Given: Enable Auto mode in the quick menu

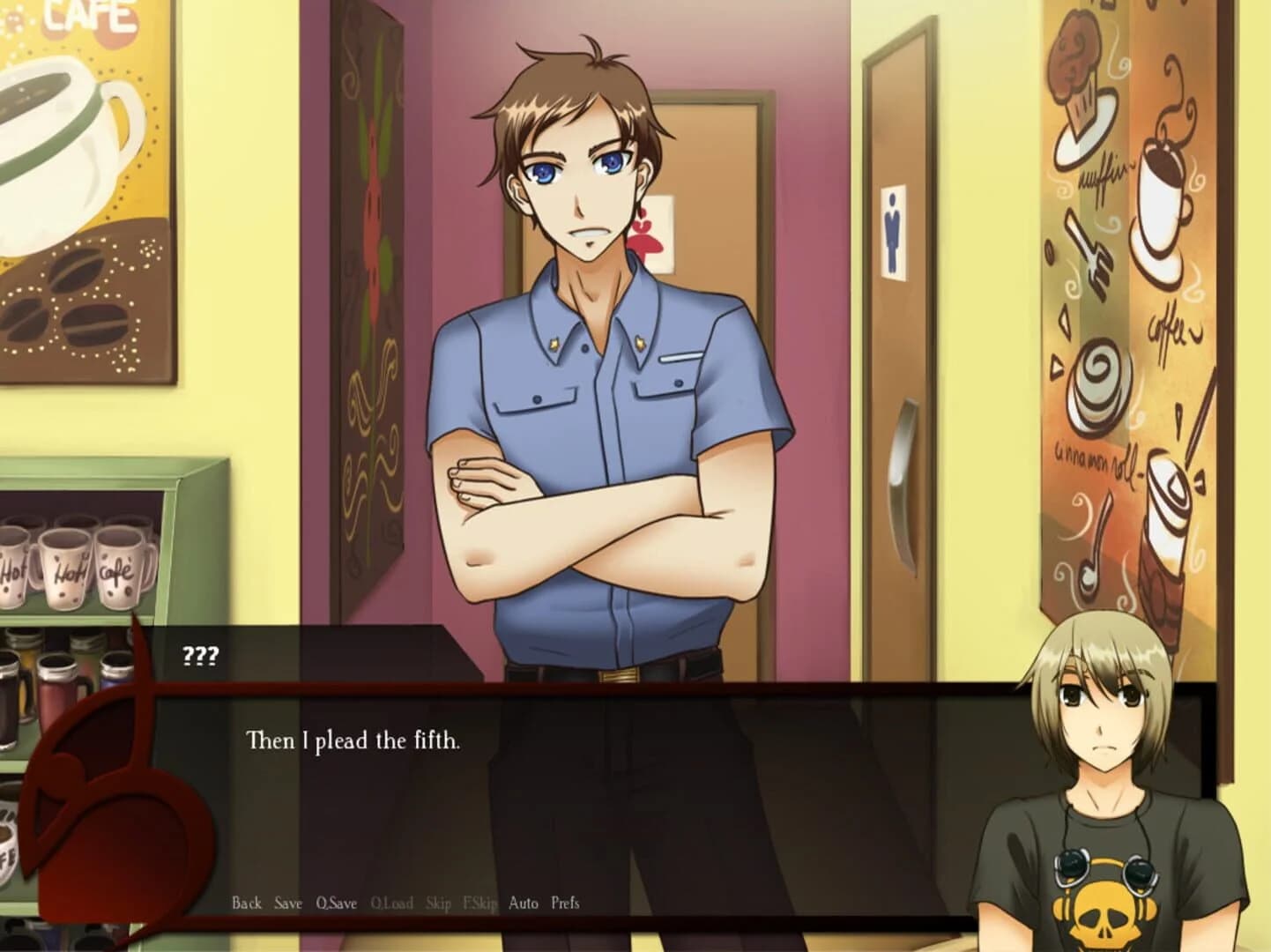Looking at the screenshot, I should click(x=524, y=903).
